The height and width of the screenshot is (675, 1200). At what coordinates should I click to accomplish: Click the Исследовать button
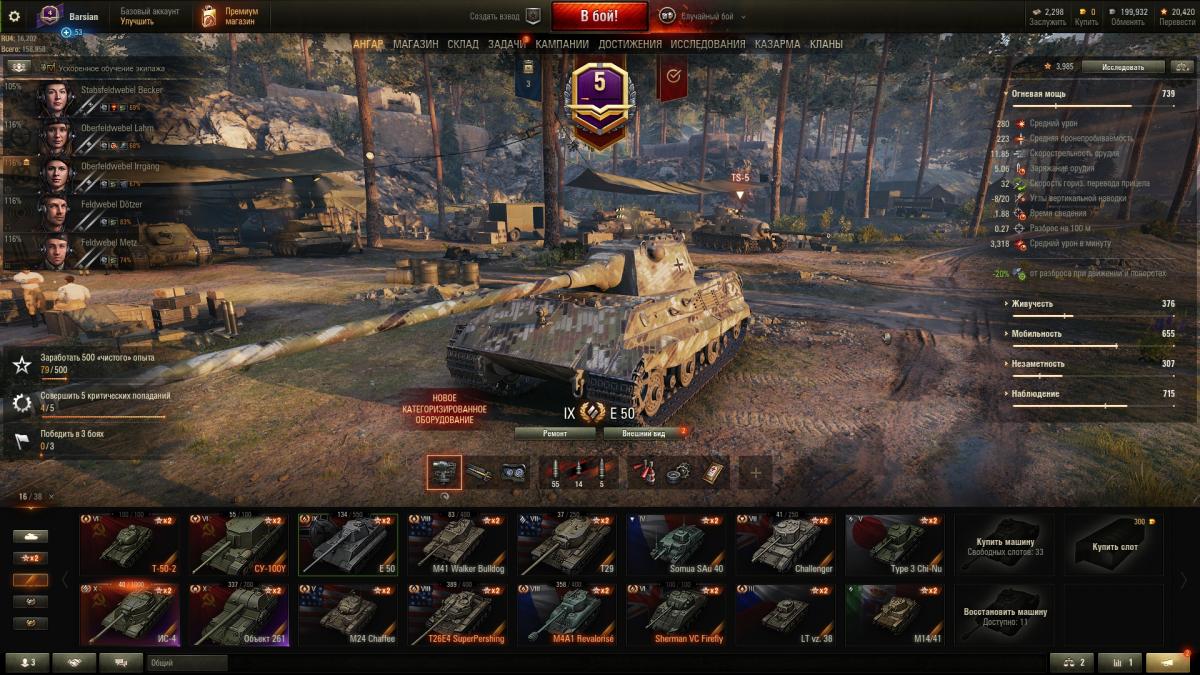1123,67
